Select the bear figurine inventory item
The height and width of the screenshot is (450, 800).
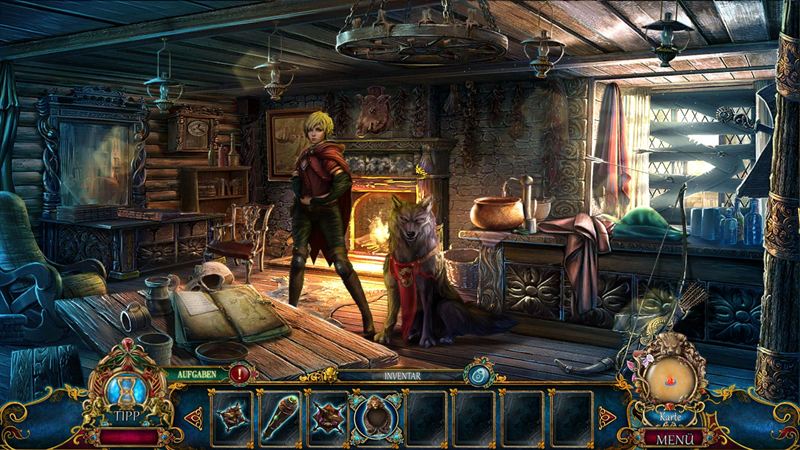point(377,417)
